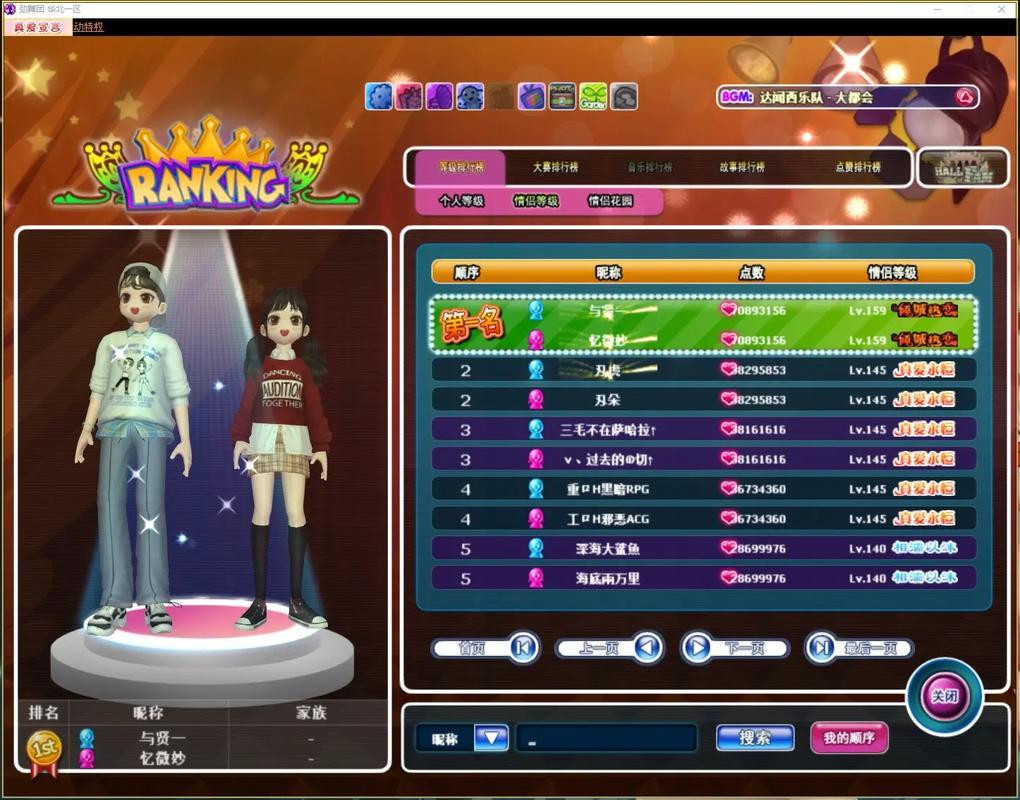Open the Hall of Fame button
The height and width of the screenshot is (800, 1020).
[963, 167]
